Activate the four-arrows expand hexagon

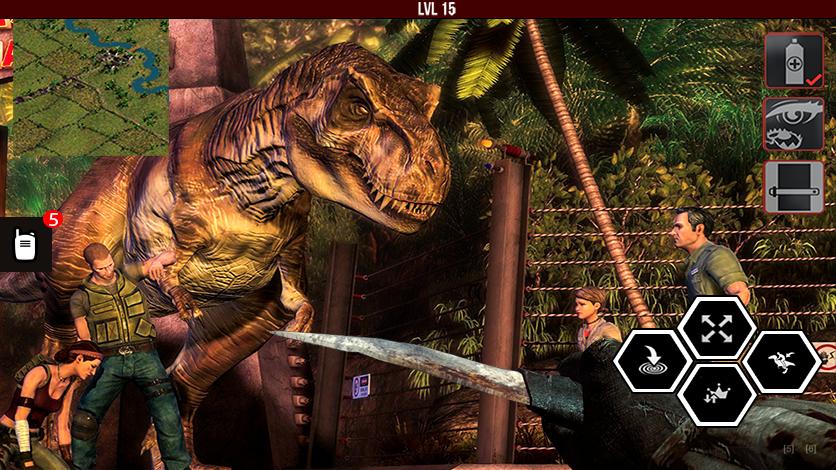pyautogui.click(x=716, y=328)
